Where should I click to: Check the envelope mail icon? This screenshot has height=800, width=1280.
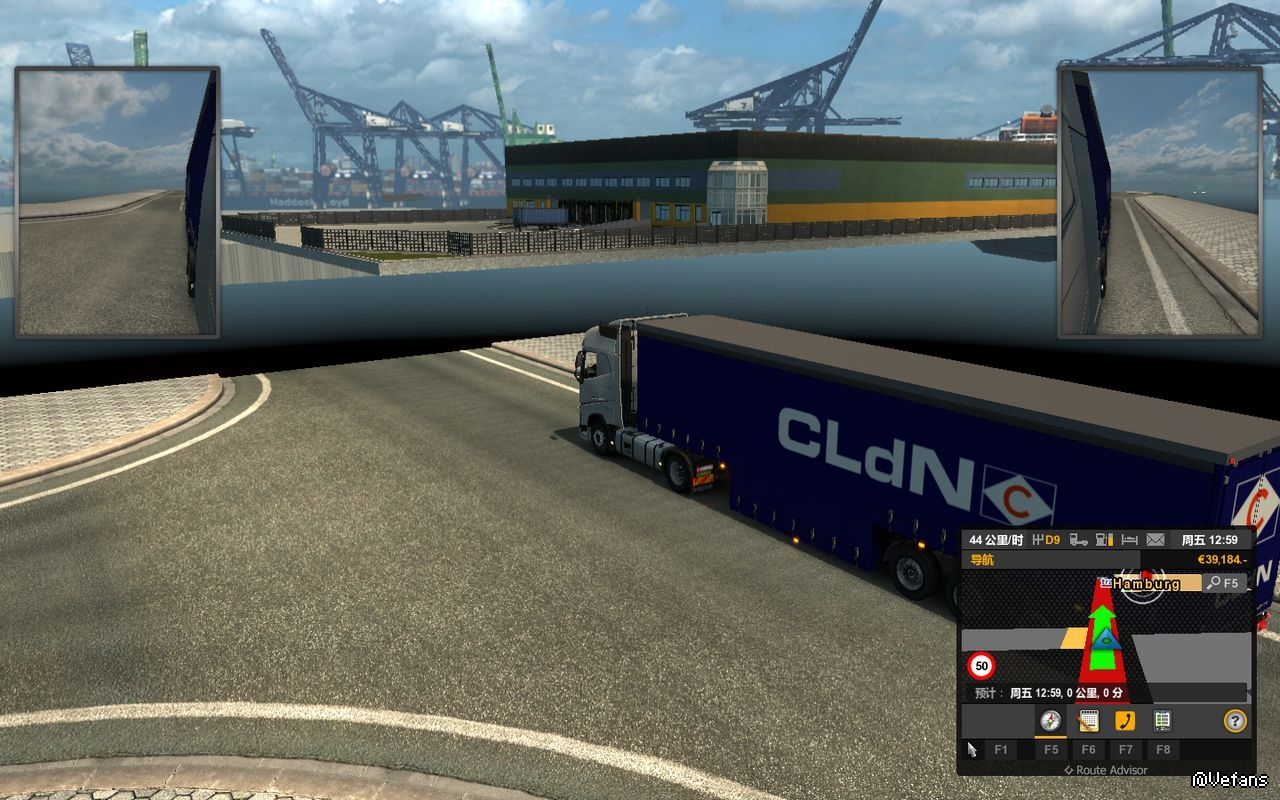[x=1155, y=540]
